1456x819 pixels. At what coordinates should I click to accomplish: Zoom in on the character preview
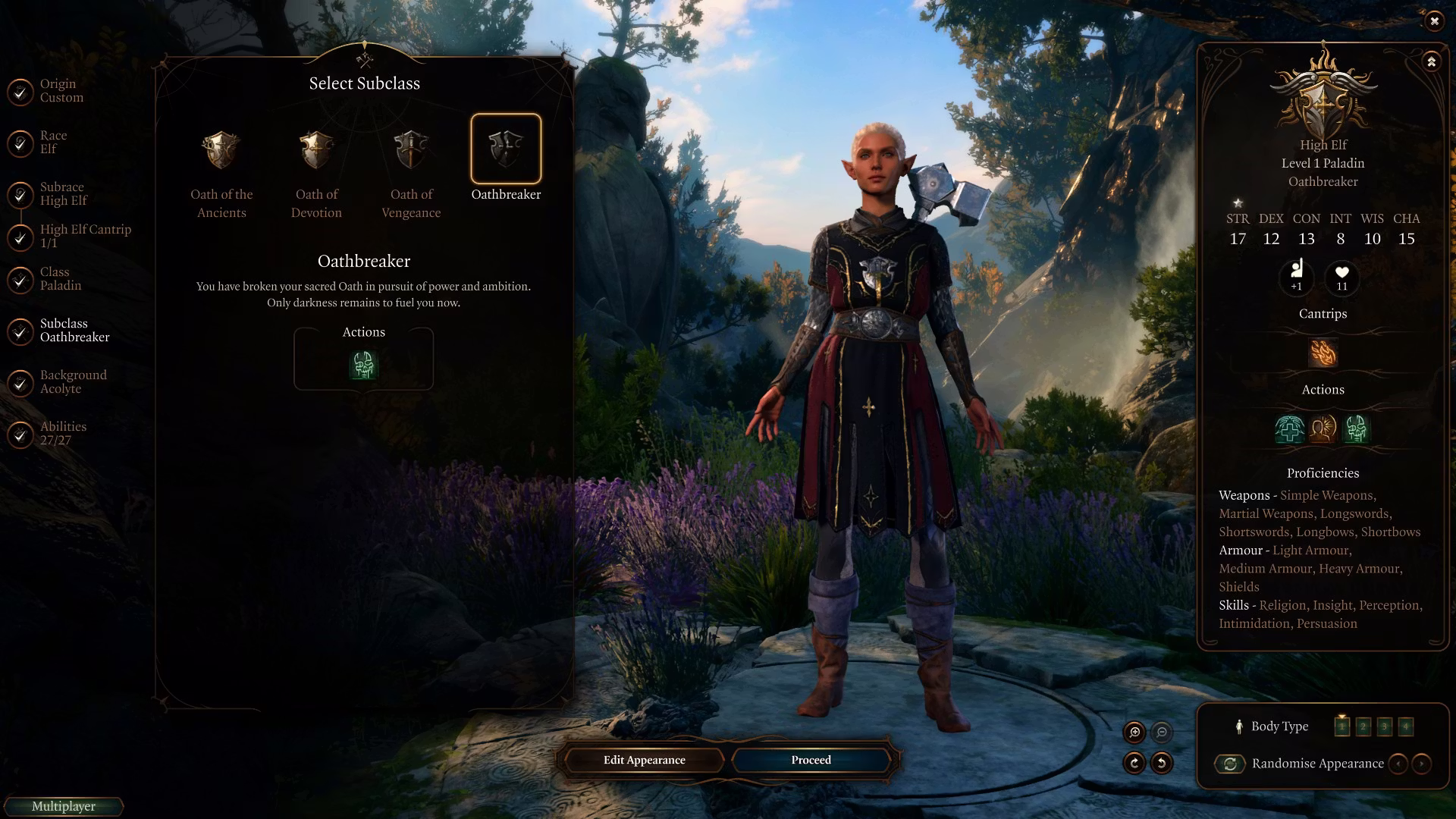[x=1134, y=732]
